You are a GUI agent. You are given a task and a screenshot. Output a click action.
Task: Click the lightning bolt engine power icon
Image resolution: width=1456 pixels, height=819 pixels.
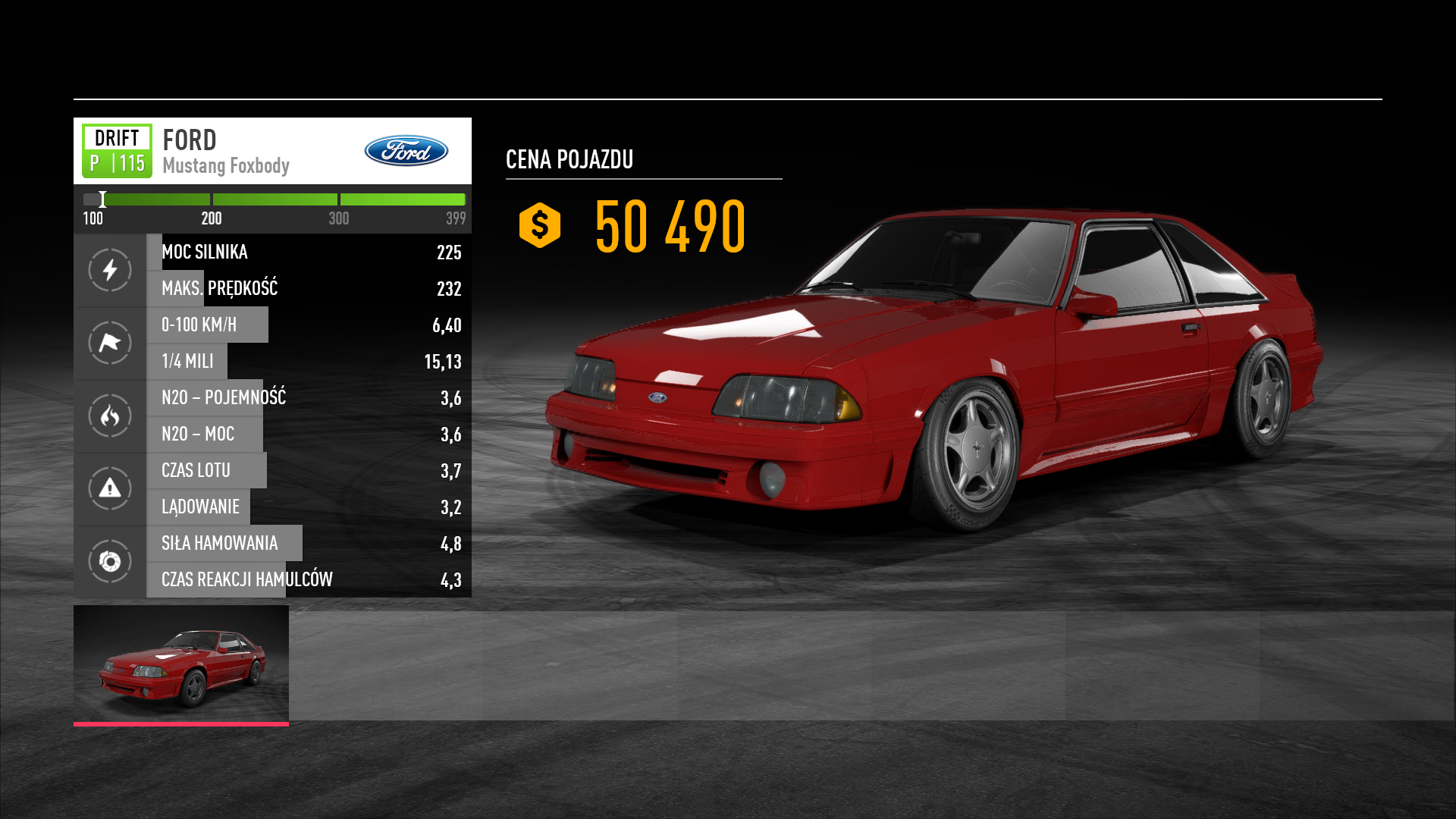110,270
